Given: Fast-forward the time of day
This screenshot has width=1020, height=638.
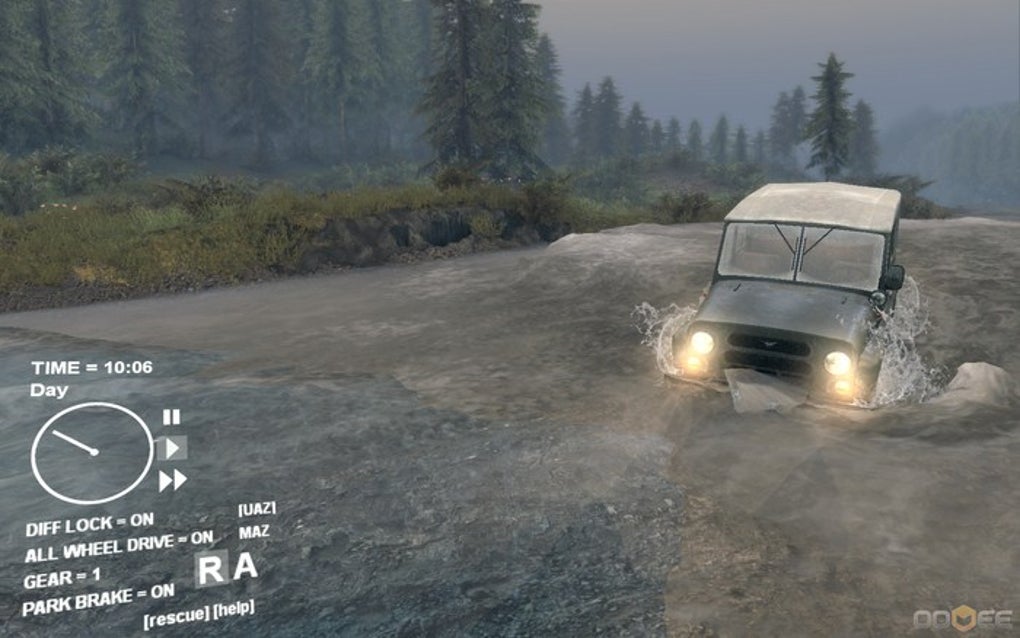Looking at the screenshot, I should click(x=172, y=481).
